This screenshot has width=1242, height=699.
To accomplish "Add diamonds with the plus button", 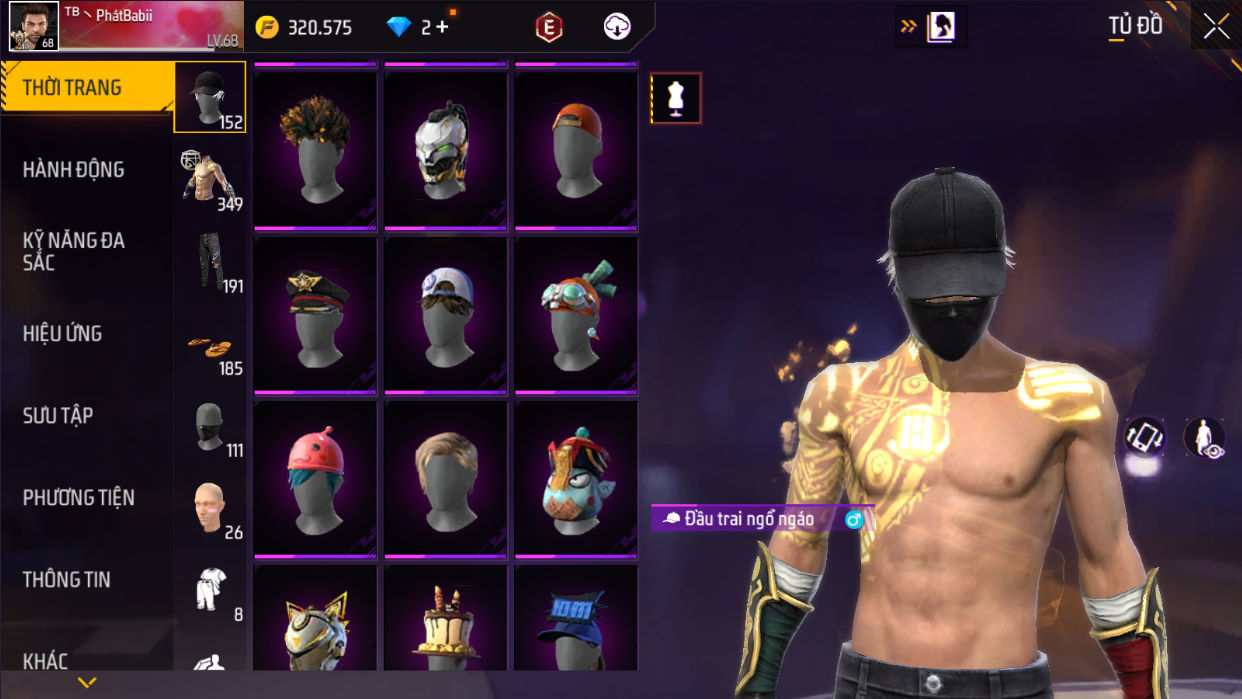I will (442, 27).
